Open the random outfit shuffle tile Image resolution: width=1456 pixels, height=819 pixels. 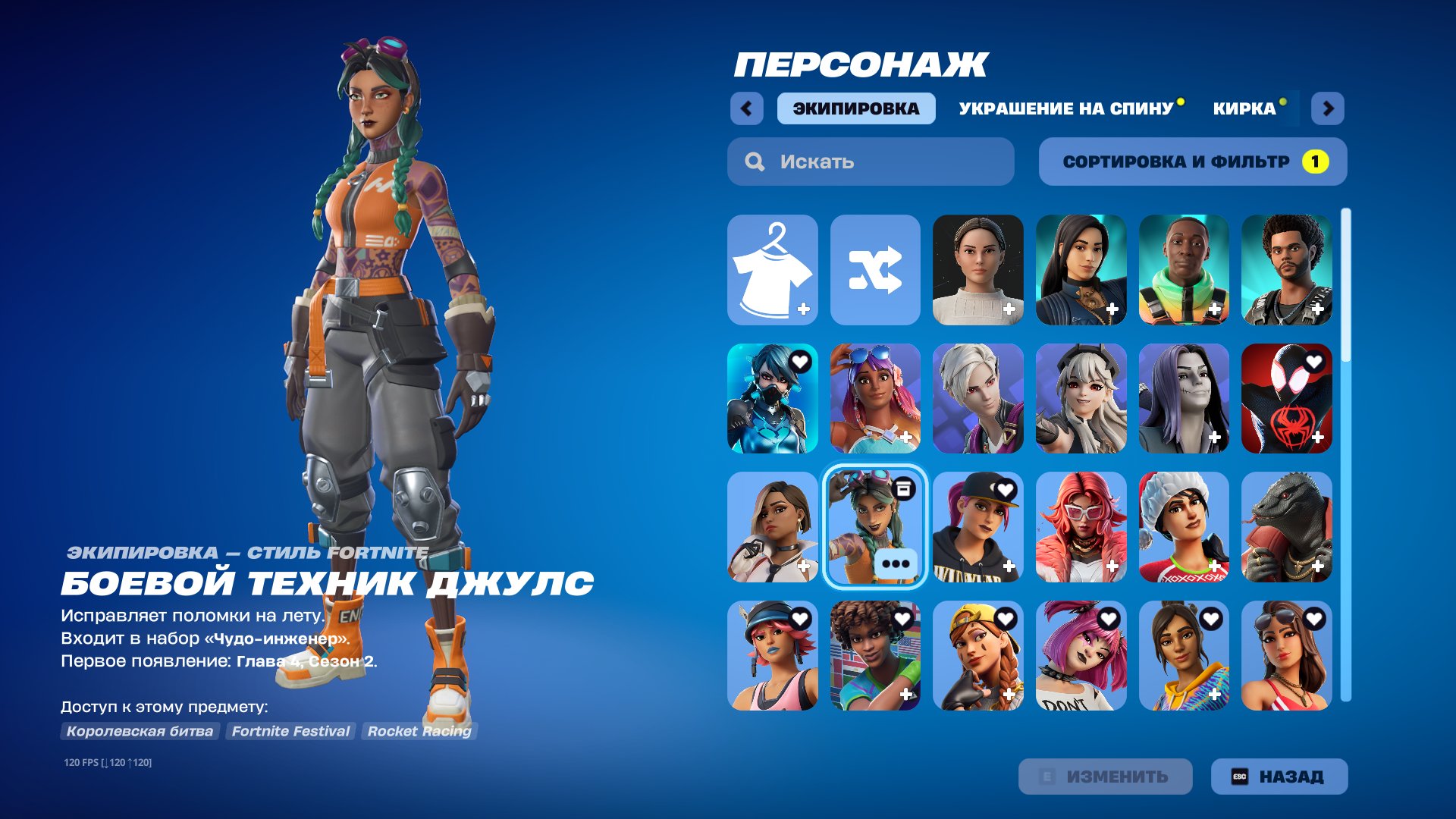[874, 269]
